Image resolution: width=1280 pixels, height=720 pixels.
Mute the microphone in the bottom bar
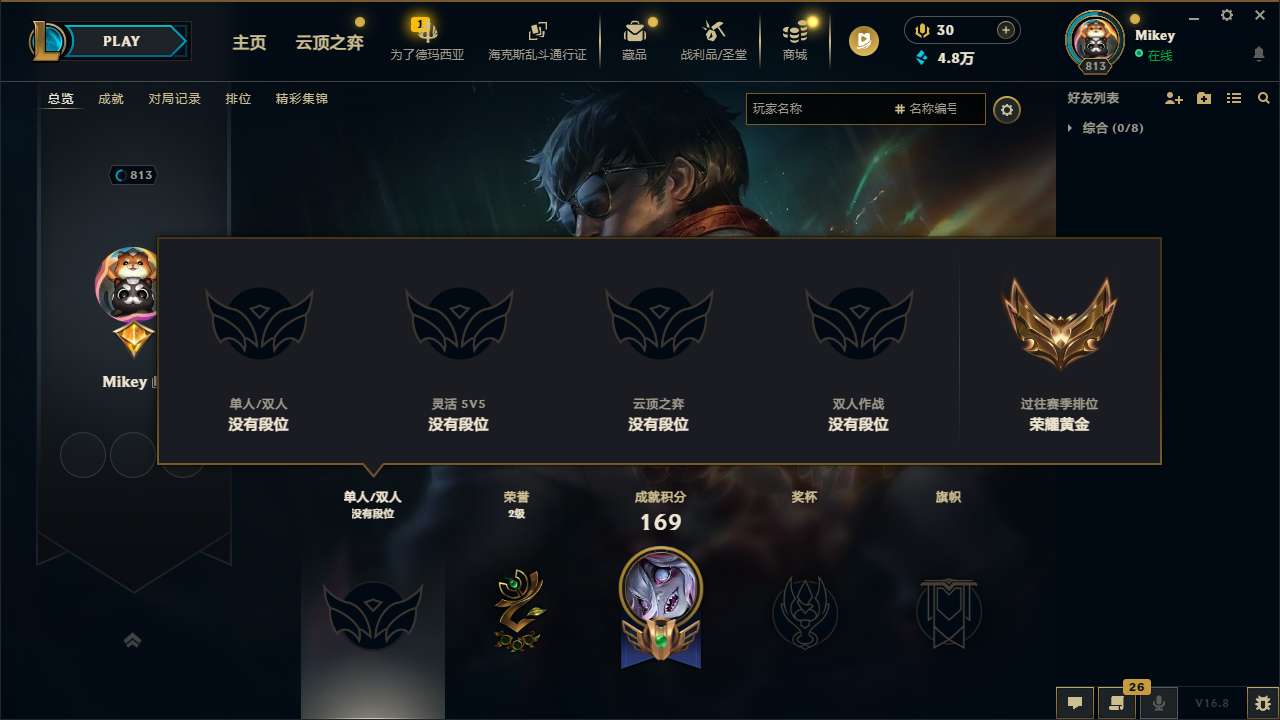click(x=1158, y=702)
